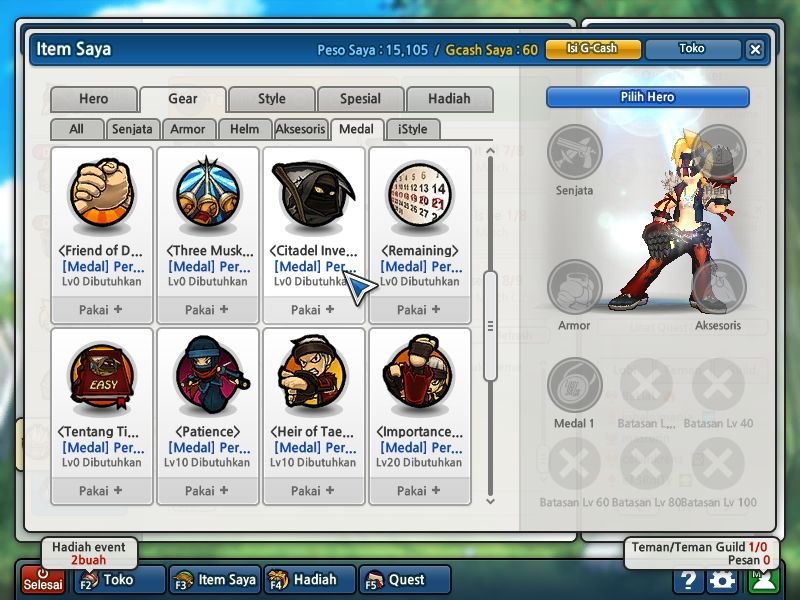Viewport: 800px width, 600px height.
Task: Equip the Heir of Tae... medal with Pakai
Action: (x=313, y=491)
